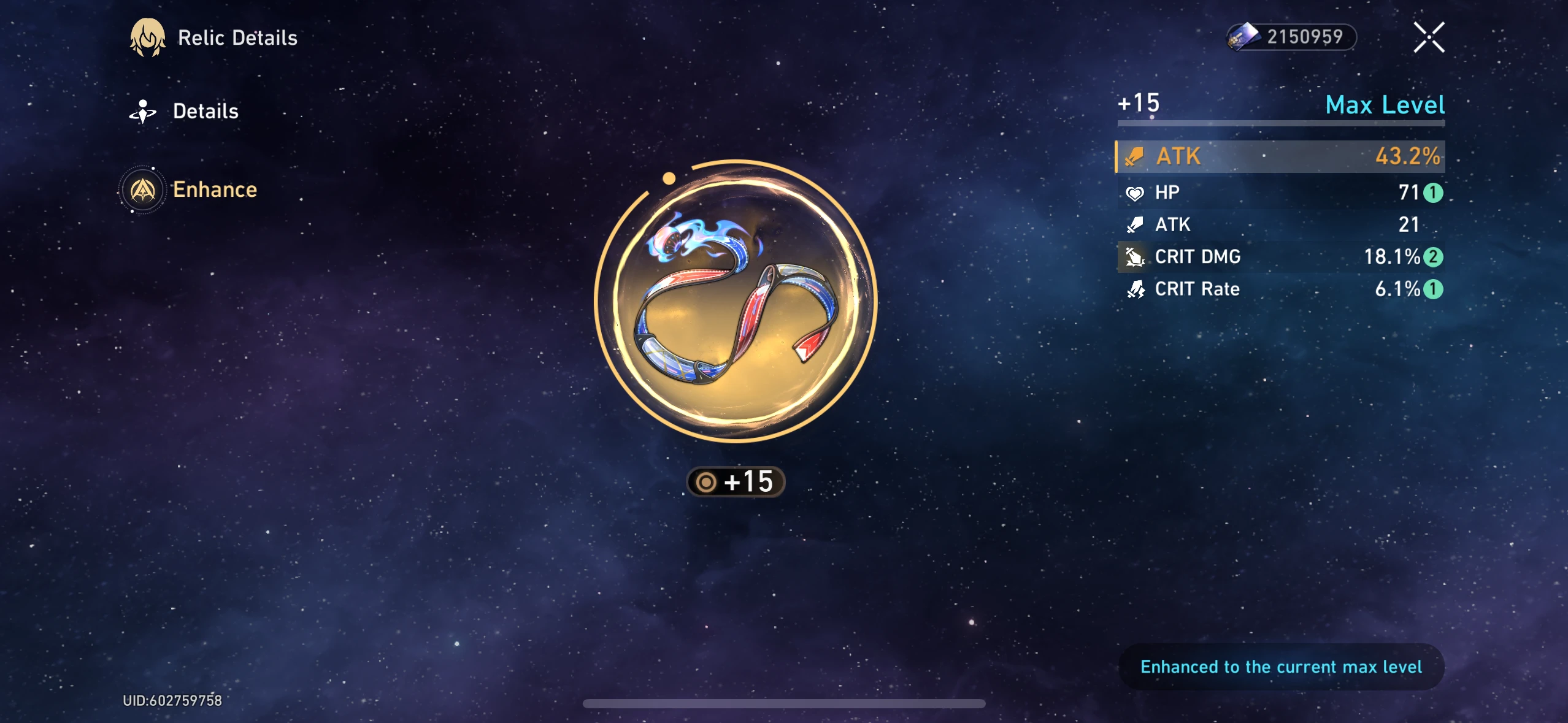Click the Max Level label
Image resolution: width=1568 pixels, height=723 pixels.
pyautogui.click(x=1385, y=105)
